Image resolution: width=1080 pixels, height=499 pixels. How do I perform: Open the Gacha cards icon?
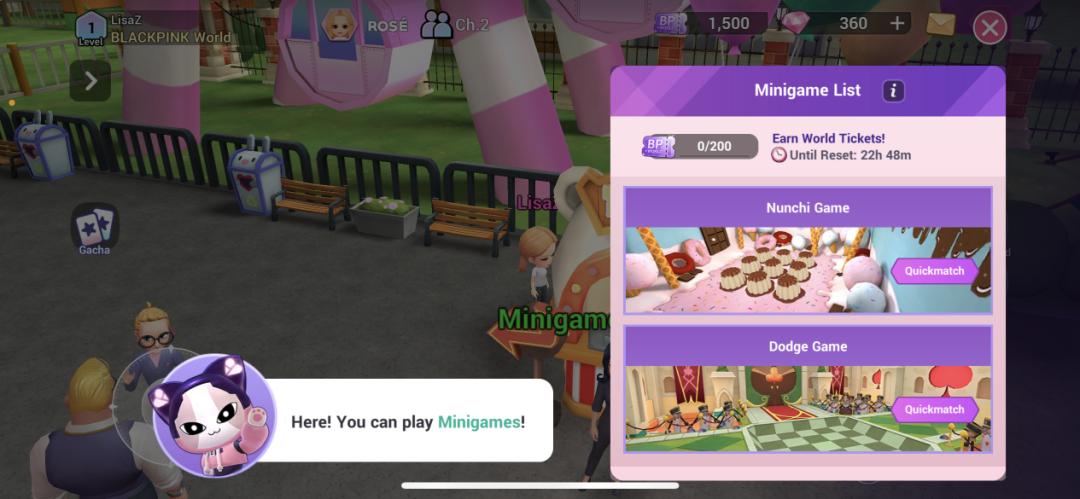point(94,227)
